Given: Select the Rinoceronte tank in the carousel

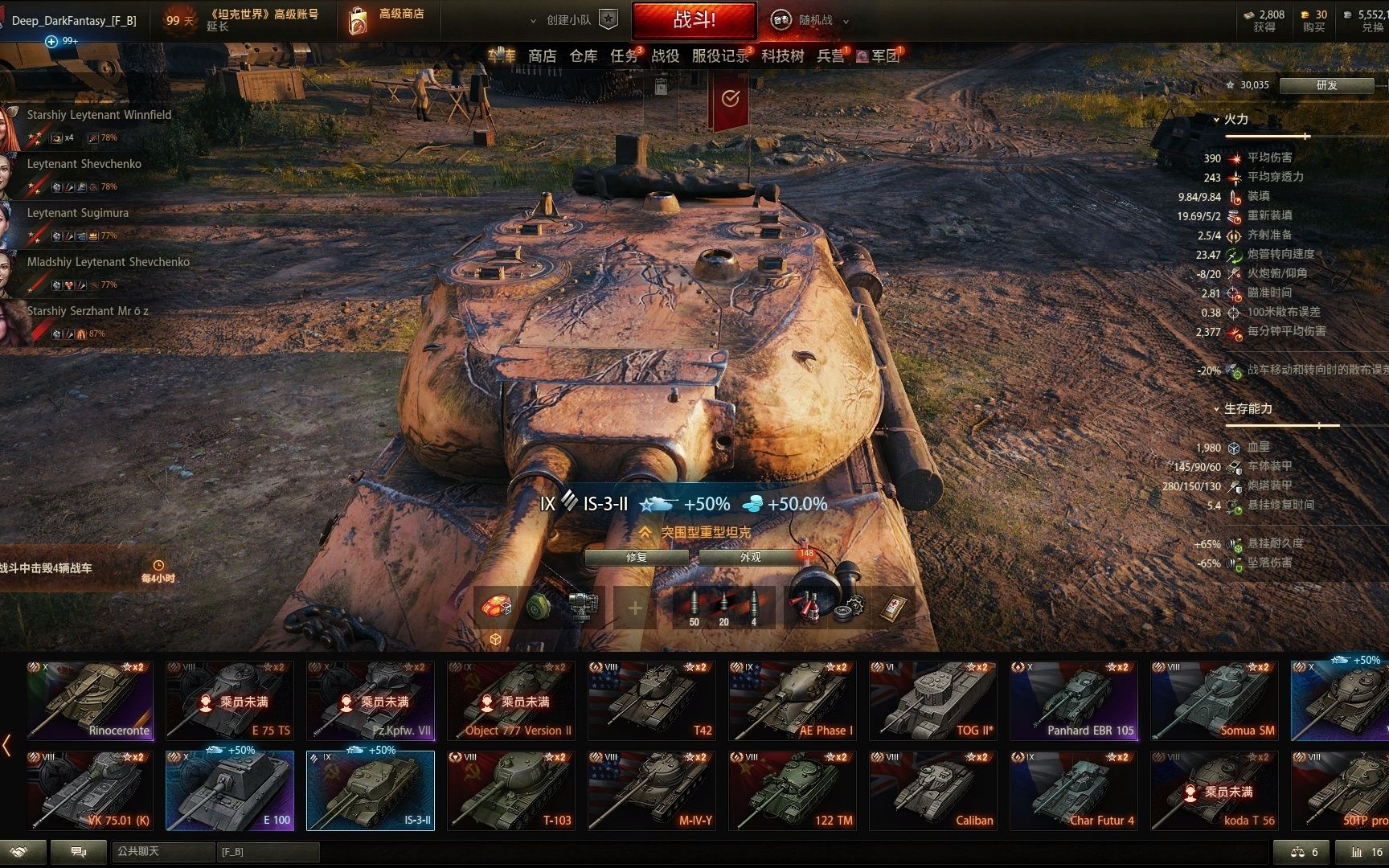Looking at the screenshot, I should 89,701.
